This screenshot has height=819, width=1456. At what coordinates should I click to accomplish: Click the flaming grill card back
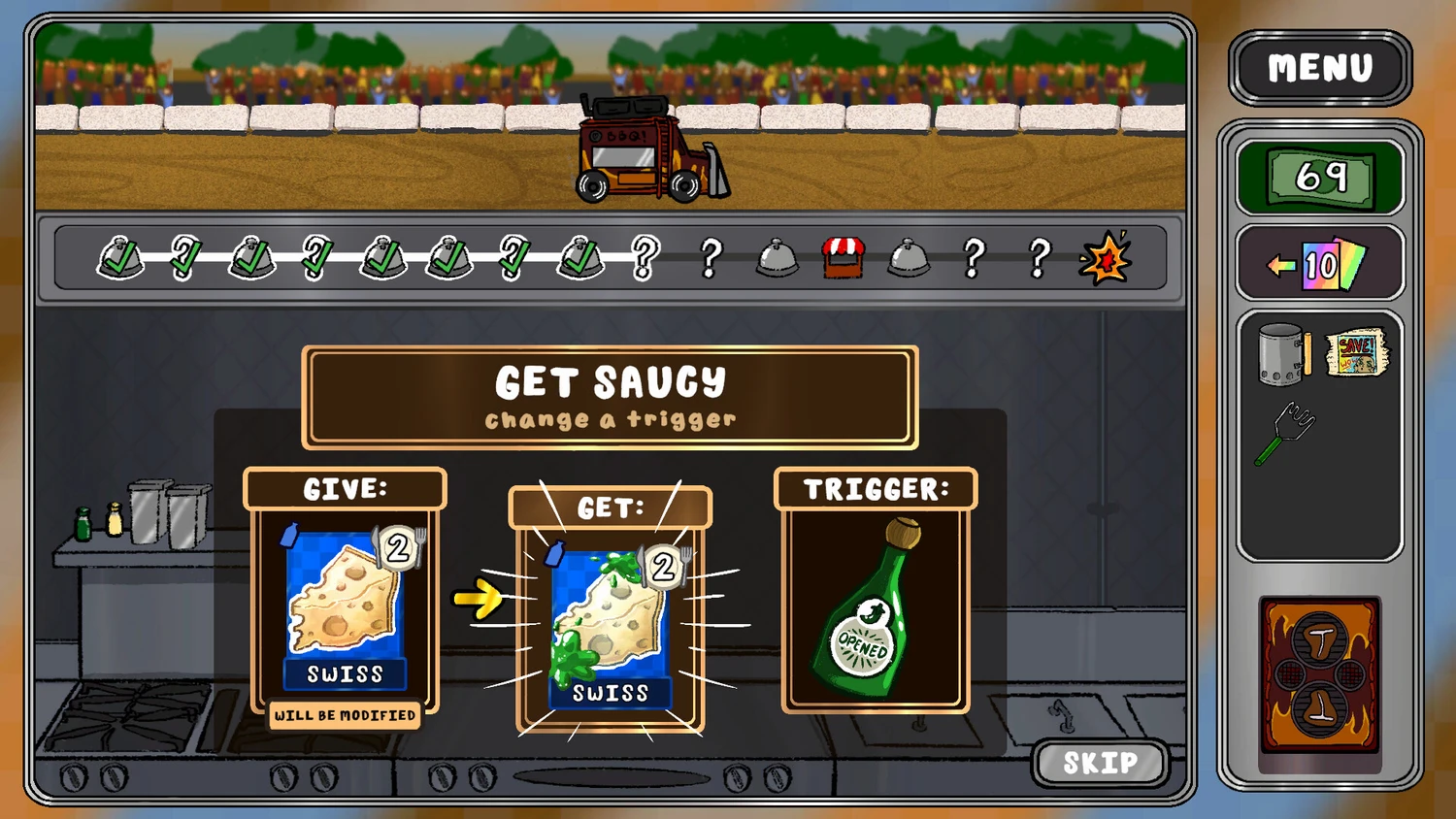[x=1320, y=675]
